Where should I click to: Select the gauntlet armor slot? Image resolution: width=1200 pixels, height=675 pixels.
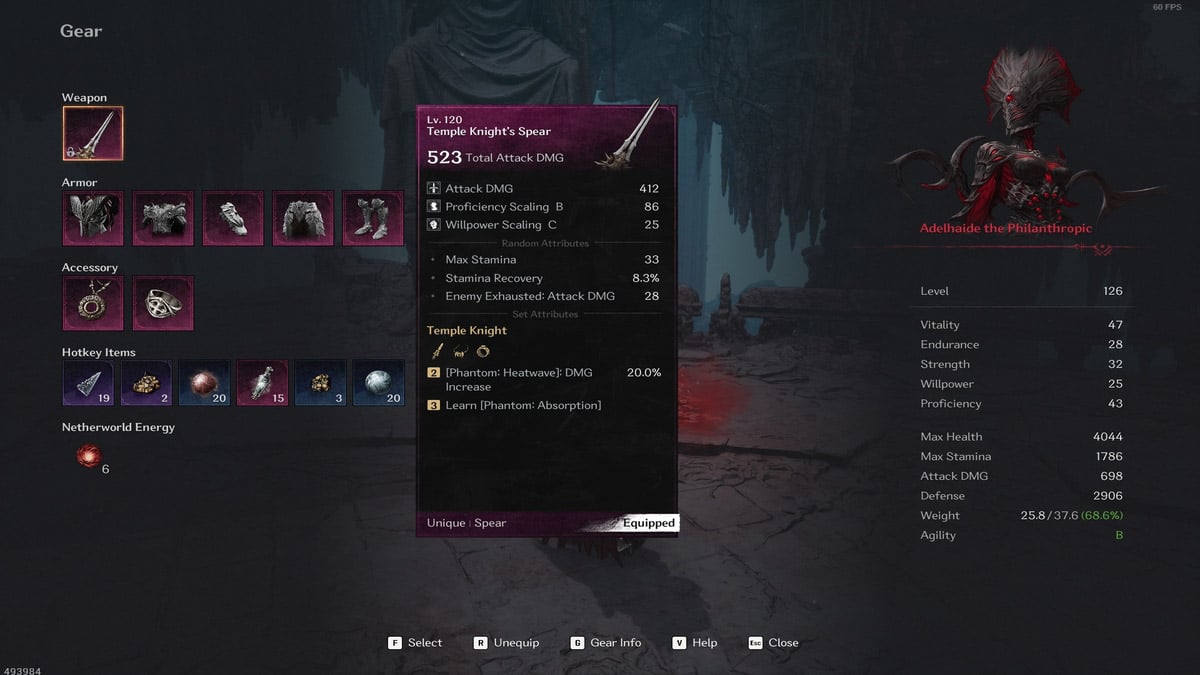(x=233, y=218)
